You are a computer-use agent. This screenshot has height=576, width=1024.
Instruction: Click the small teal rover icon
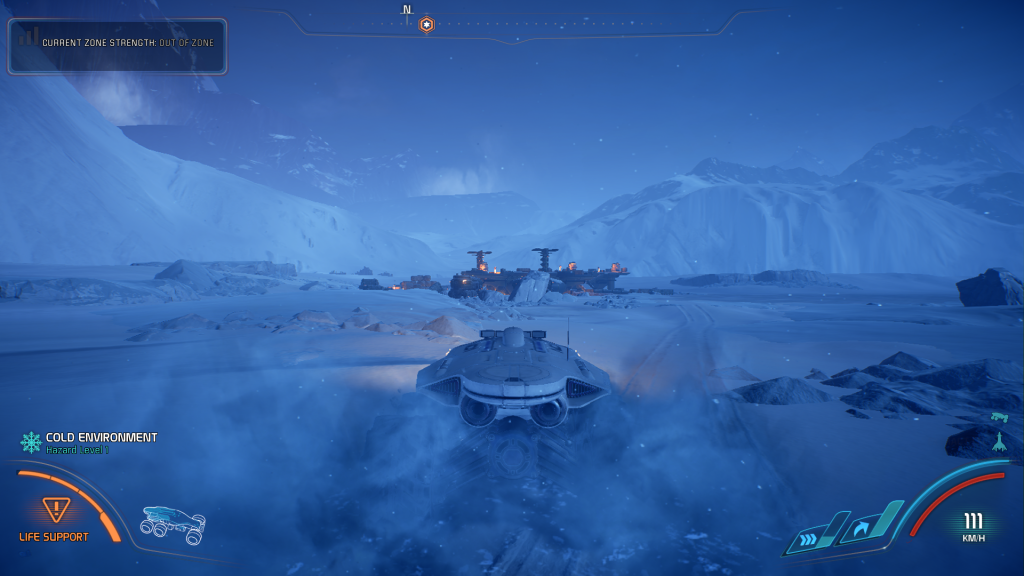997,416
